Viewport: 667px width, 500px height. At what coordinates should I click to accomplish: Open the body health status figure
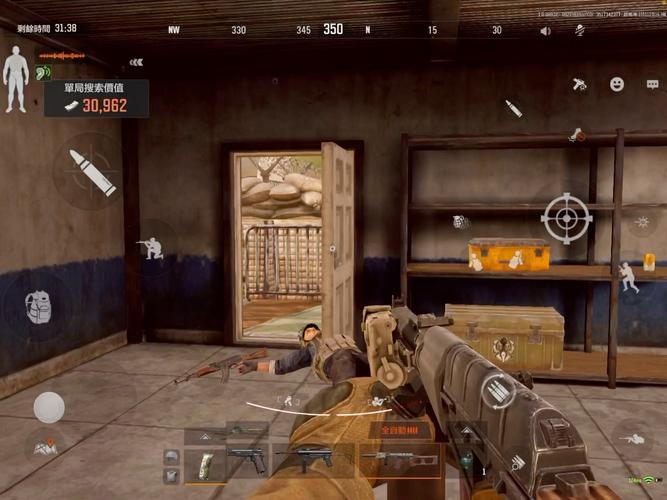15,68
